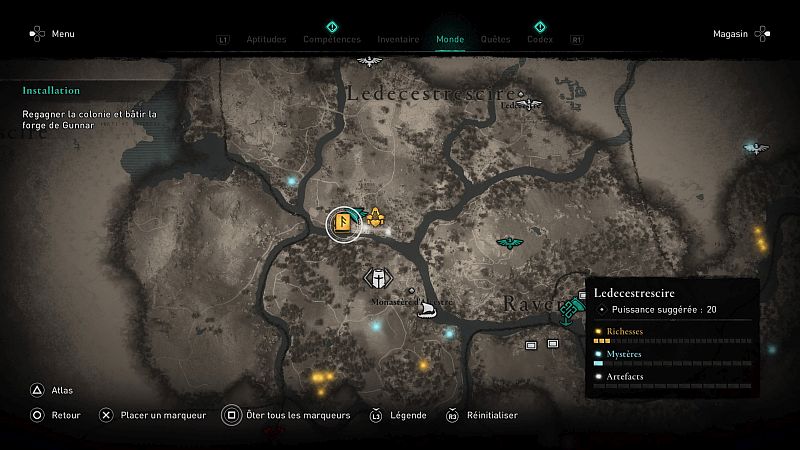Go to the Inventaire tab

point(398,40)
